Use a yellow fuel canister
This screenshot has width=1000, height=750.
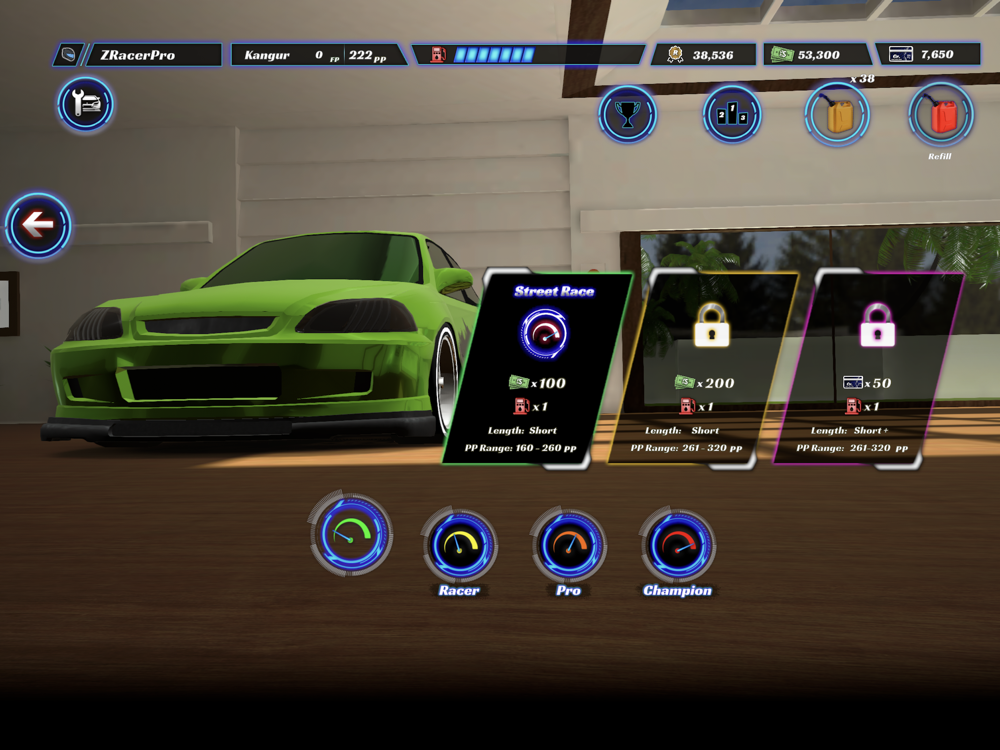coord(837,114)
